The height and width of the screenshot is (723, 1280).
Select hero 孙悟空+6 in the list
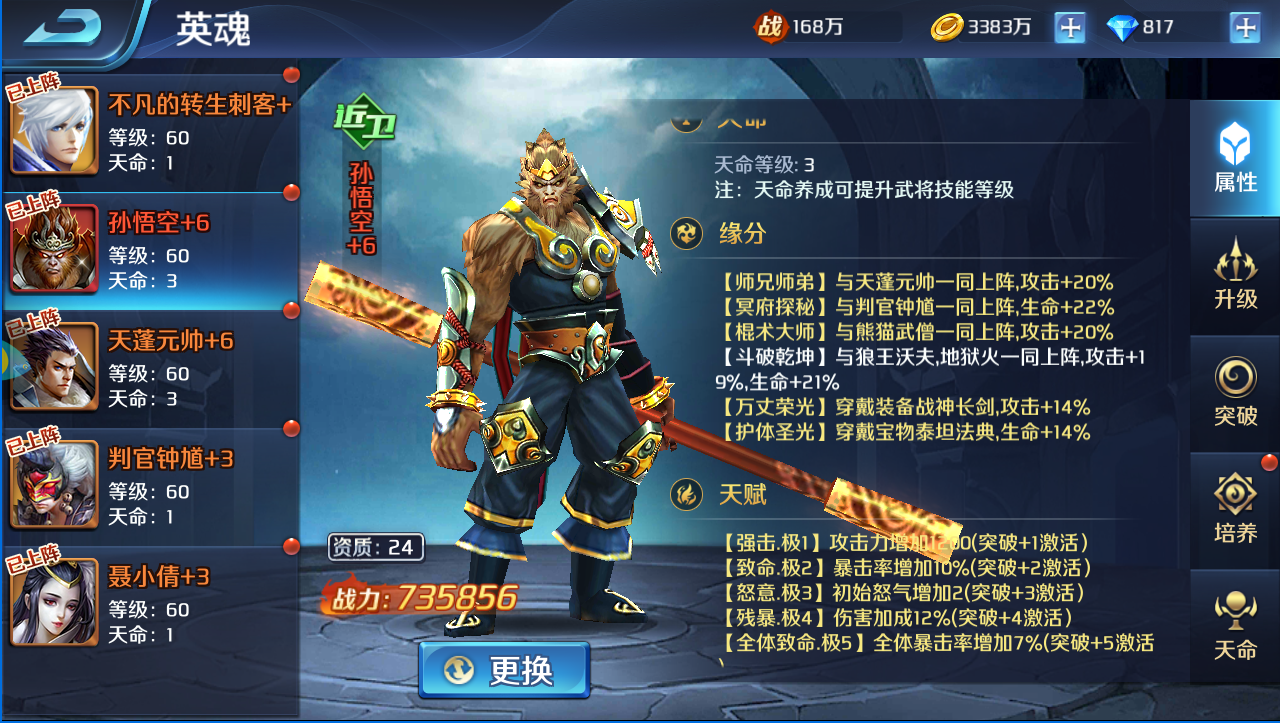point(150,250)
